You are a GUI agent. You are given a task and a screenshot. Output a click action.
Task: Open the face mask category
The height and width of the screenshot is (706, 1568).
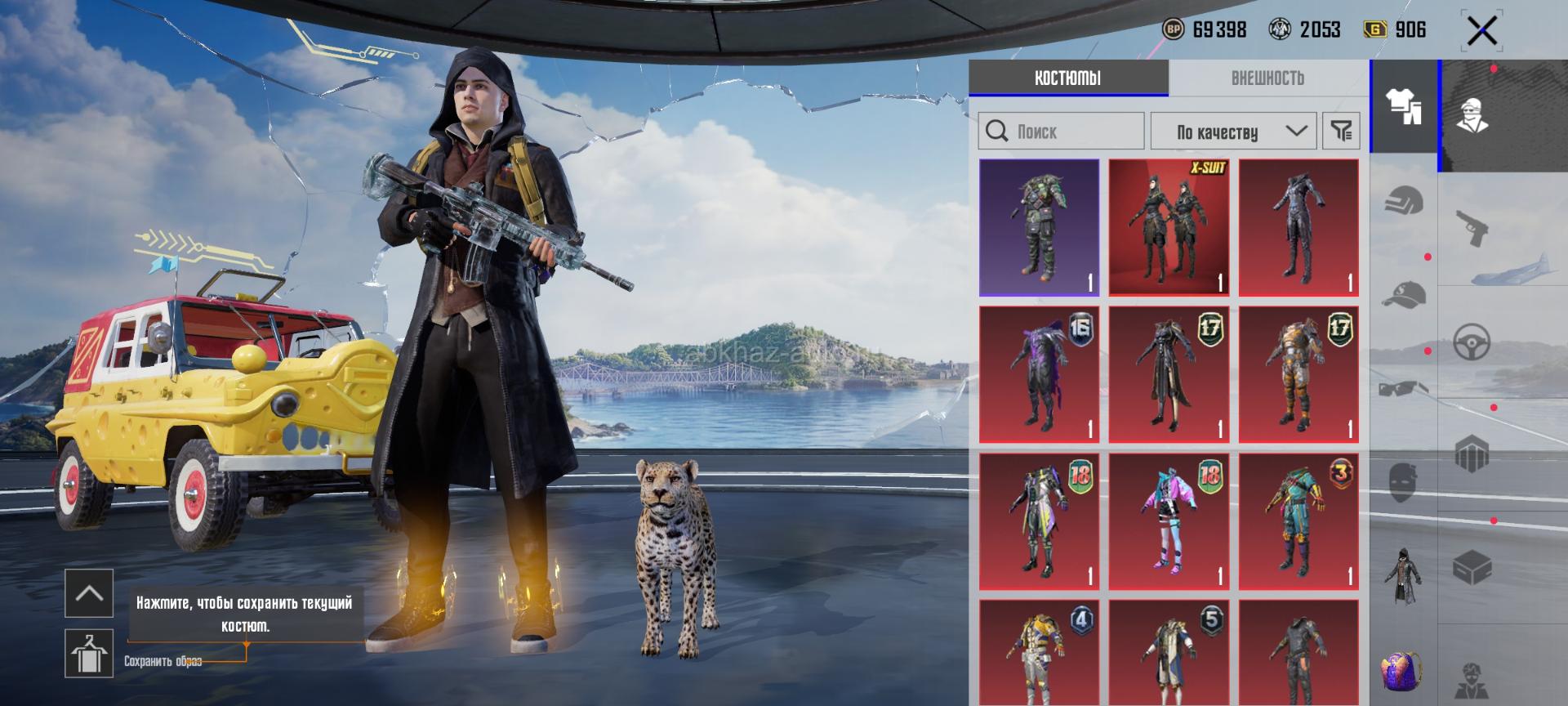(1404, 482)
